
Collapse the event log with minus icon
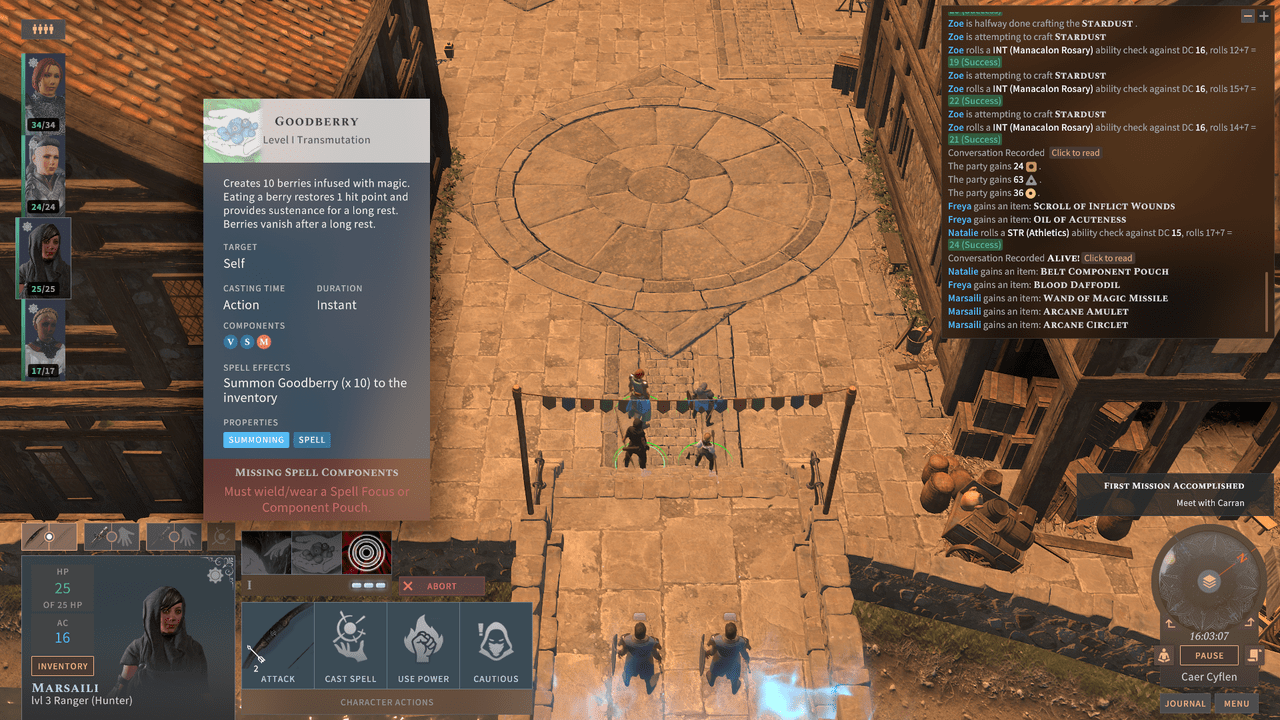point(1248,16)
